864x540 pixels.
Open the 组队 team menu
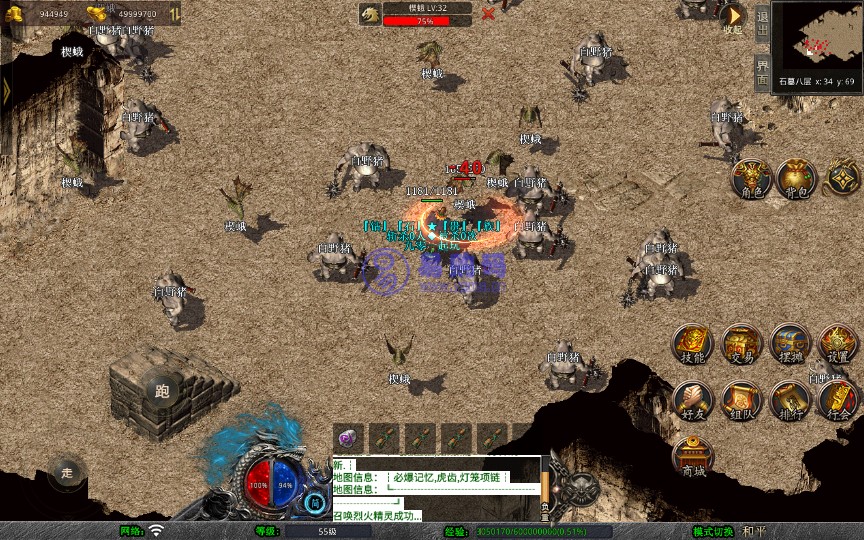click(x=741, y=399)
